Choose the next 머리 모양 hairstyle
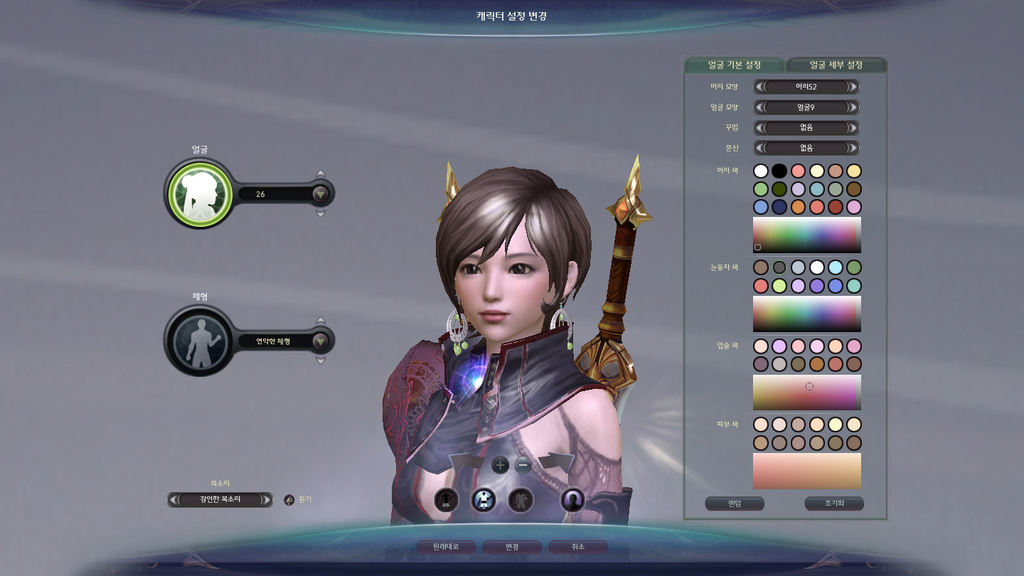Image resolution: width=1024 pixels, height=576 pixels. (852, 87)
